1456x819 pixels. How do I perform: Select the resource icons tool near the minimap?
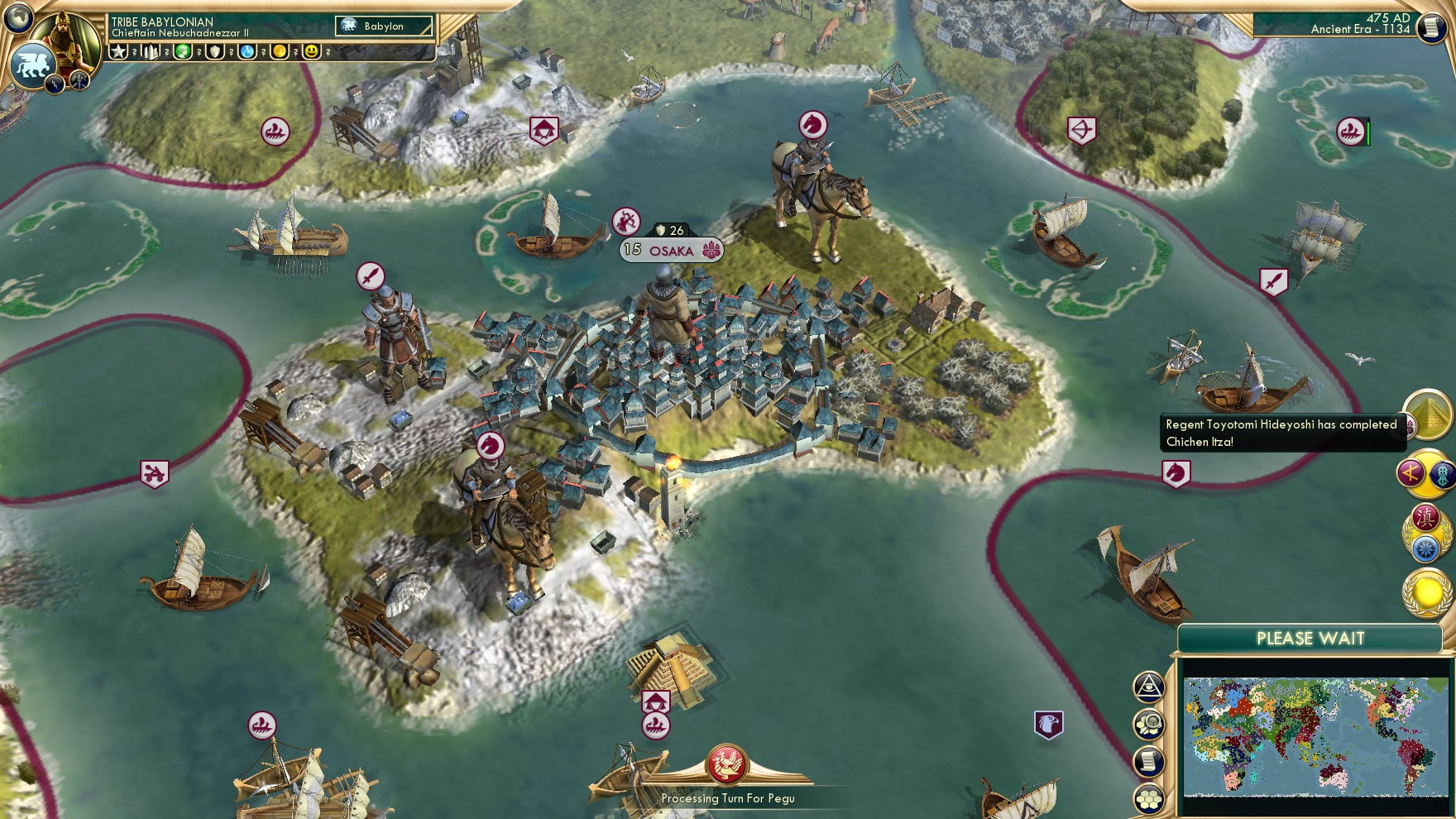[x=1148, y=722]
